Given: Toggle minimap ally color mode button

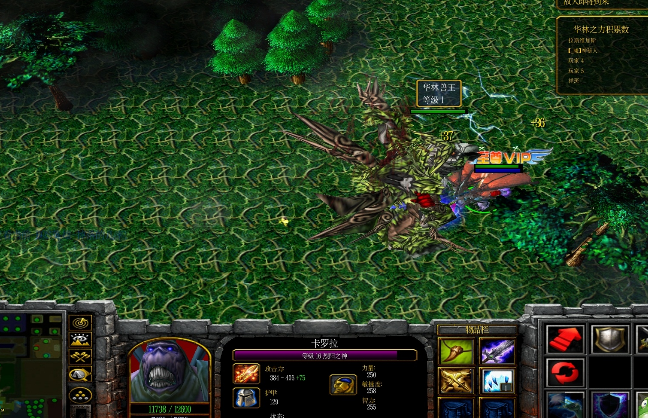Looking at the screenshot, I should tap(81, 357).
